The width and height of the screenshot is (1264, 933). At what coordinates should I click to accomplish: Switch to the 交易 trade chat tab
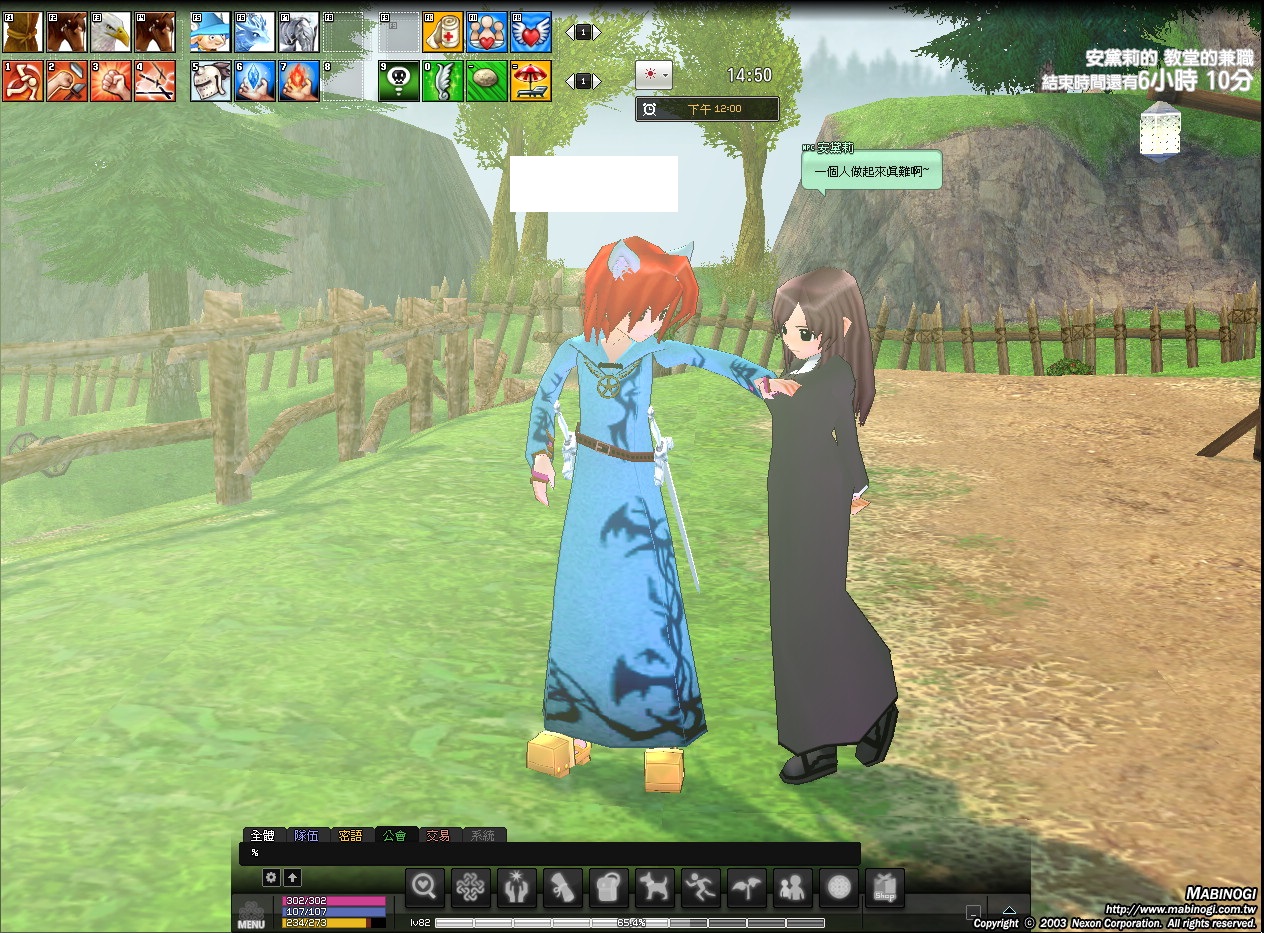438,835
